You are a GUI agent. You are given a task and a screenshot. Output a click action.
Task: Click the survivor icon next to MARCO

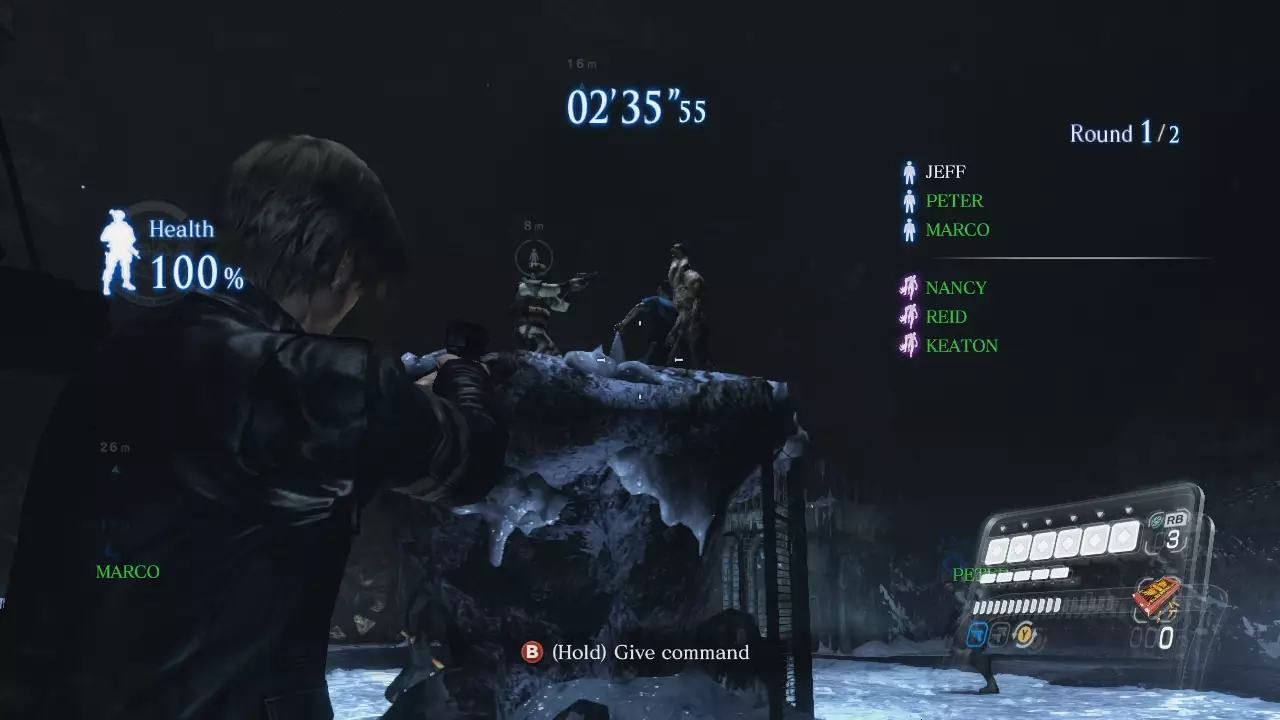point(909,229)
